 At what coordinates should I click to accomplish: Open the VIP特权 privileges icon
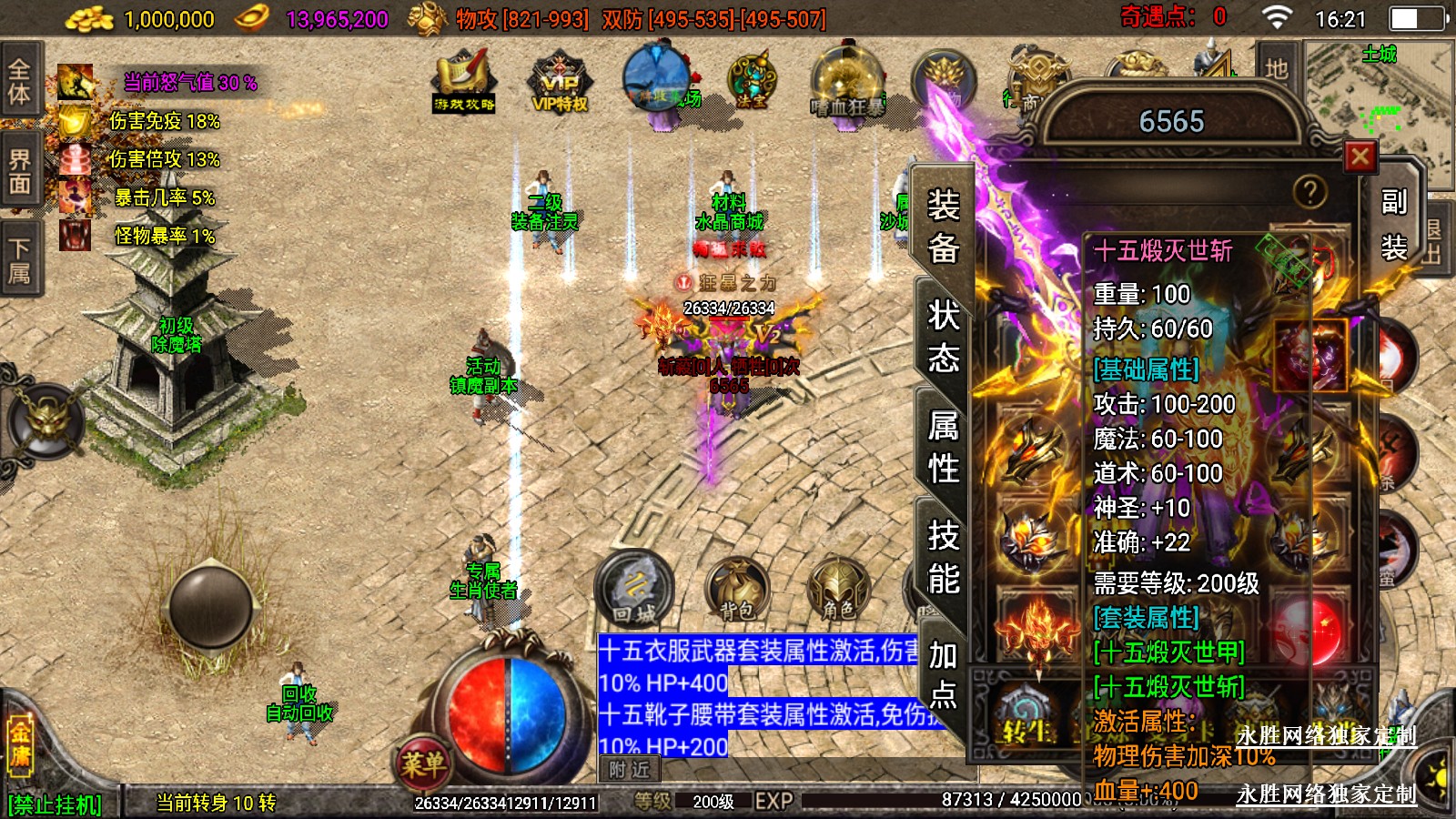560,83
